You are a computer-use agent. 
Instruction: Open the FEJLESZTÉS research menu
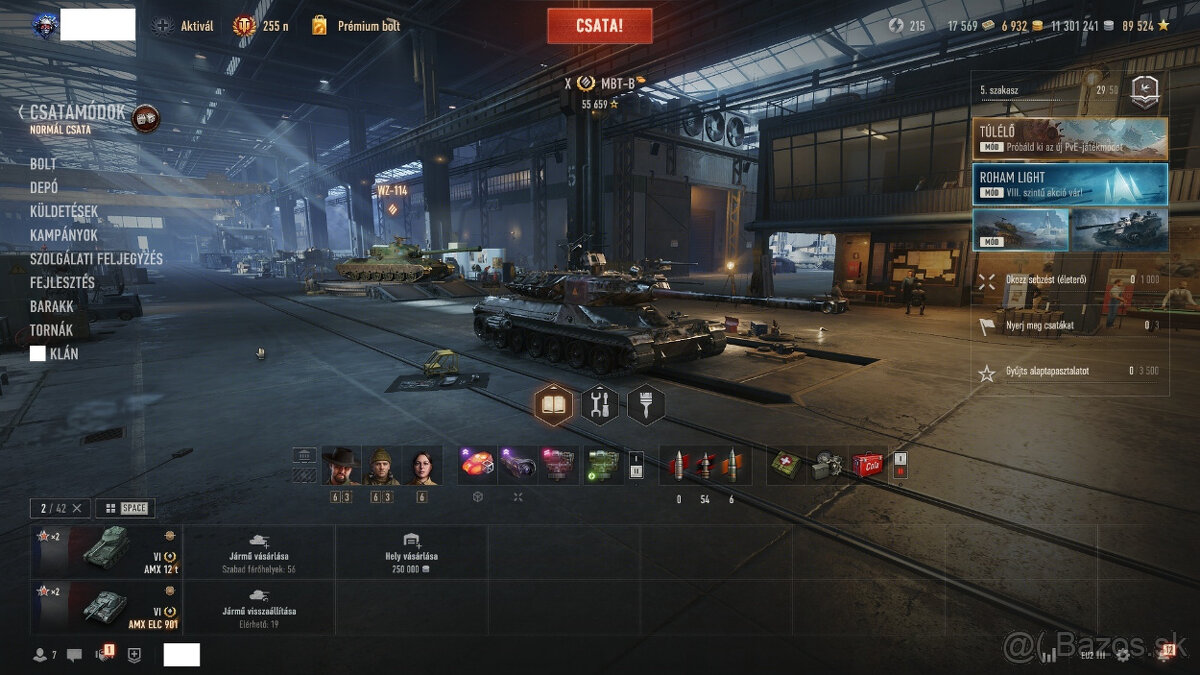point(62,282)
